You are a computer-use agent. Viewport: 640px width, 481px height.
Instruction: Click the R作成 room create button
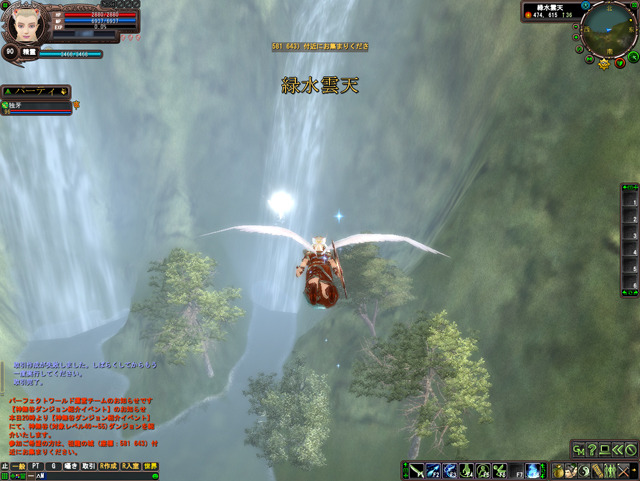click(107, 466)
